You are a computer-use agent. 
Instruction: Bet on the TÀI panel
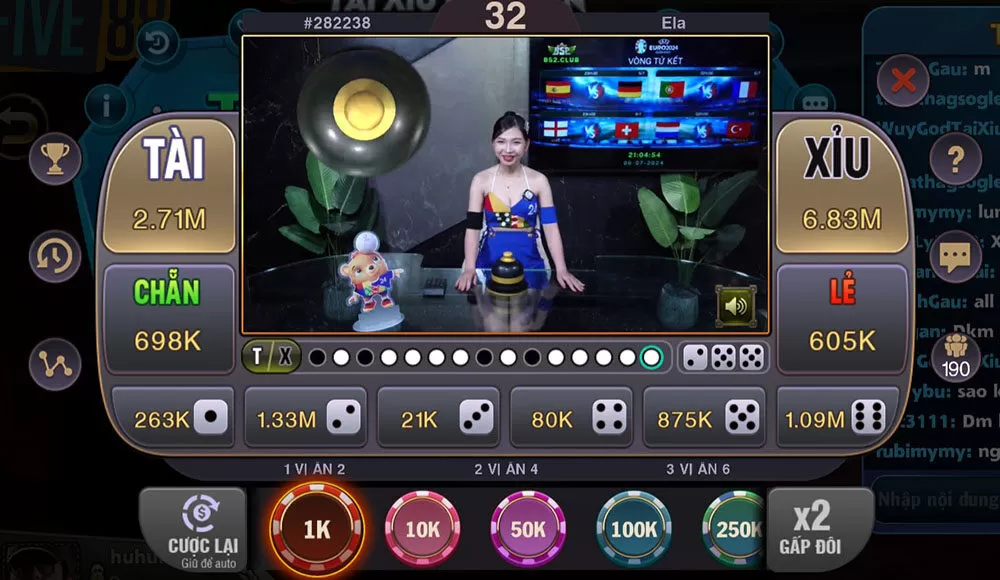[170, 186]
